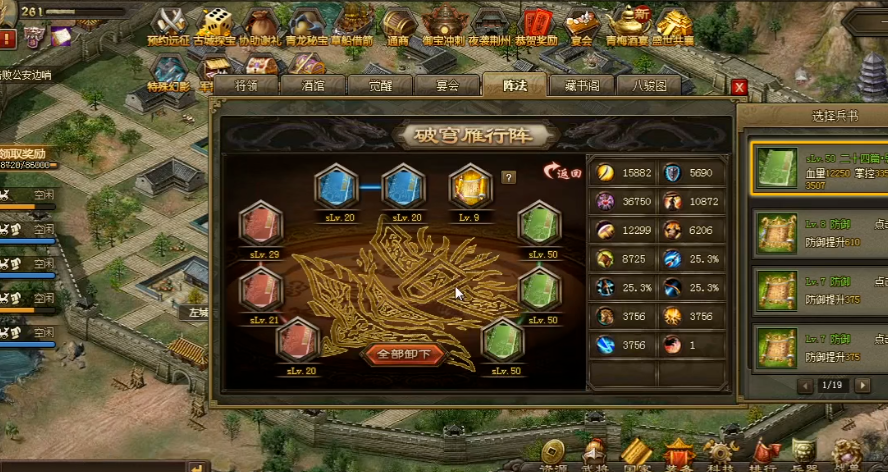
Task: Select the 觉醒 tab
Action: tap(380, 86)
